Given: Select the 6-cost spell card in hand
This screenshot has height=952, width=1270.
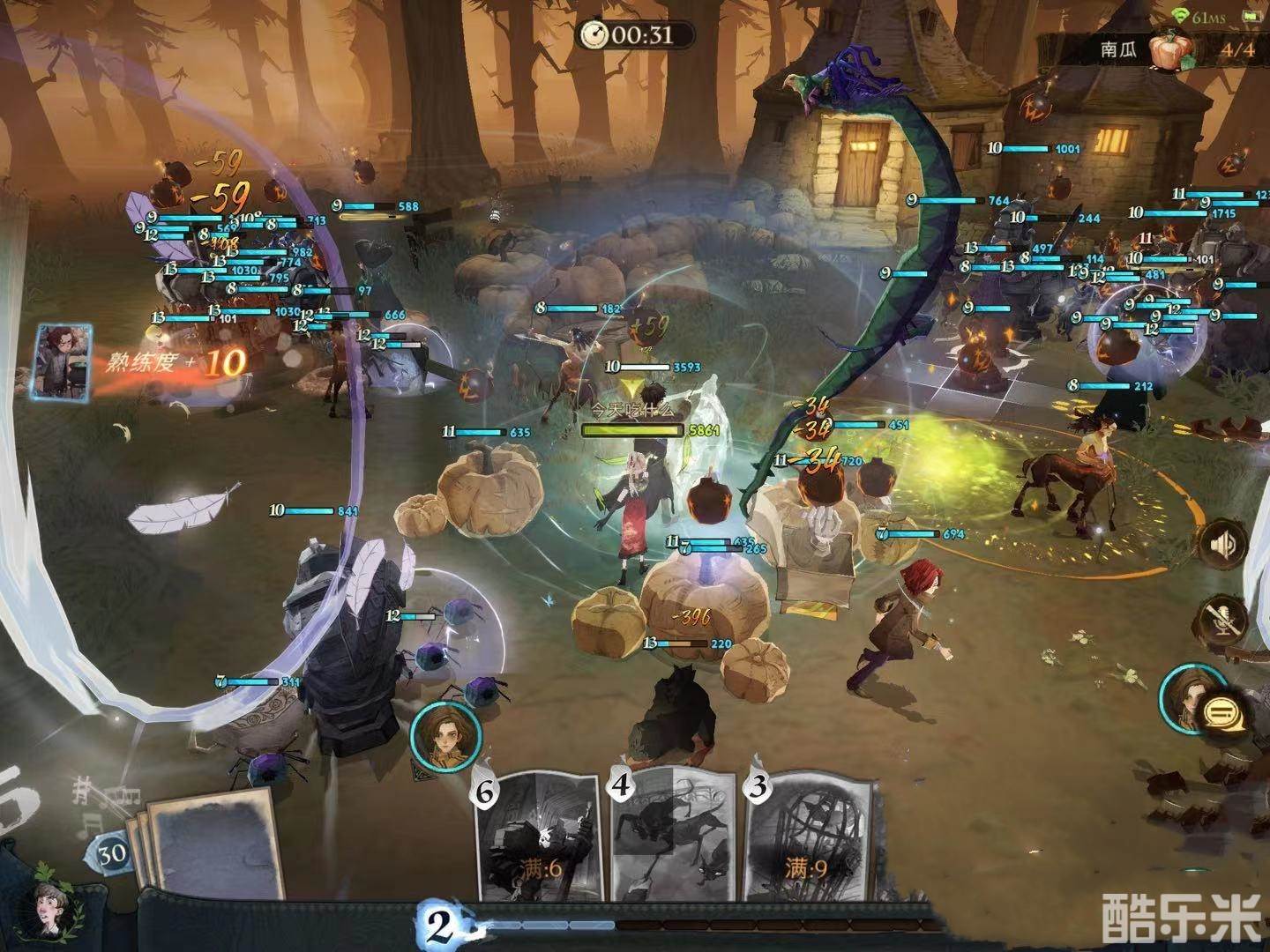Looking at the screenshot, I should tap(539, 839).
